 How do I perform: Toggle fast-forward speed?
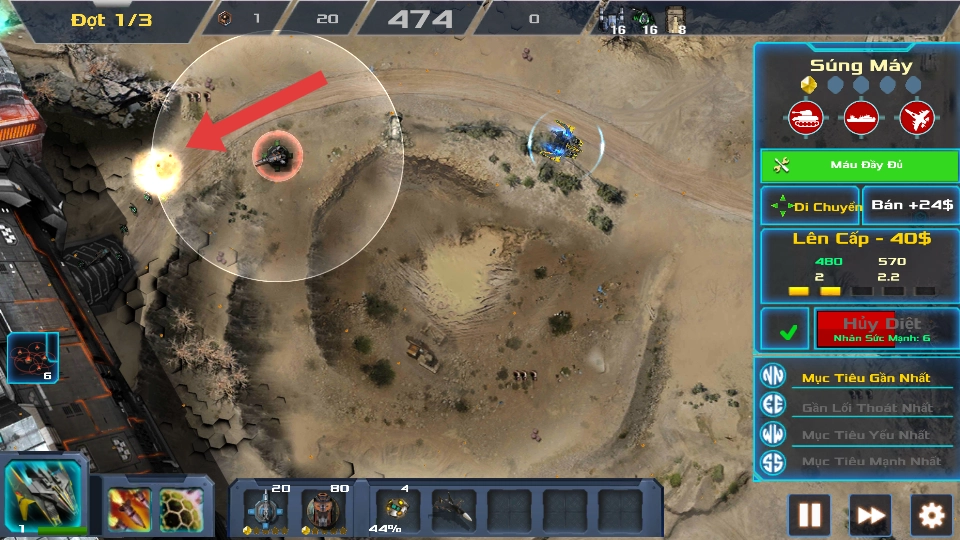click(x=870, y=515)
